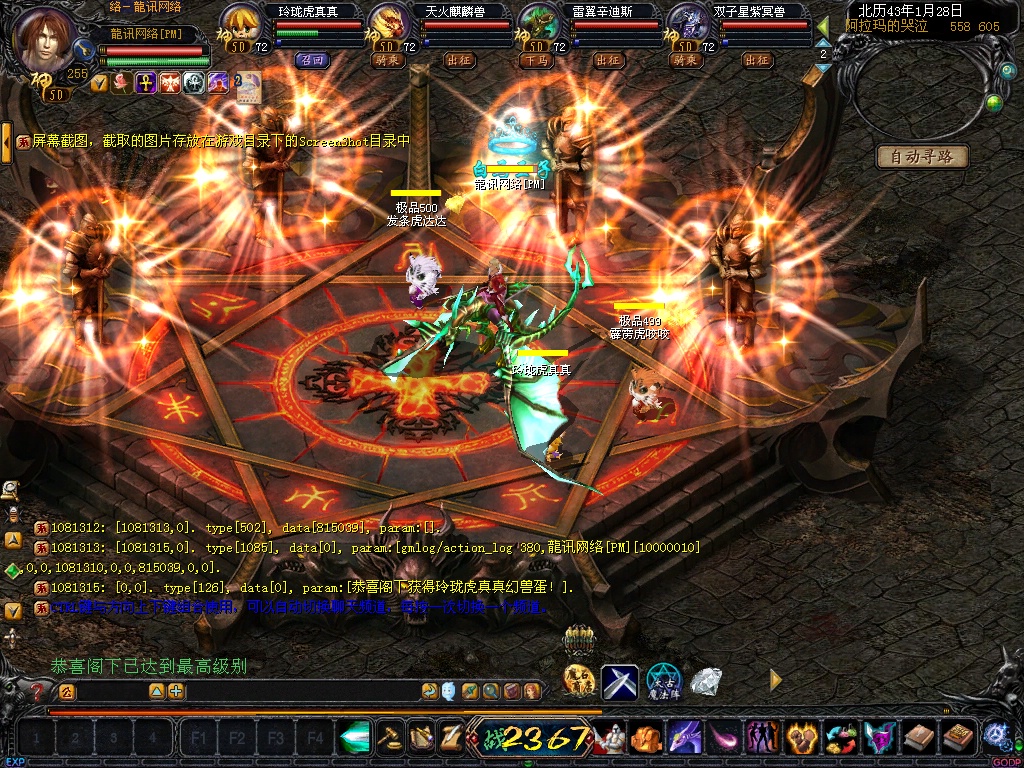Recall pet with the 召回 button
Screen dimensions: 1024x768
pos(311,60)
